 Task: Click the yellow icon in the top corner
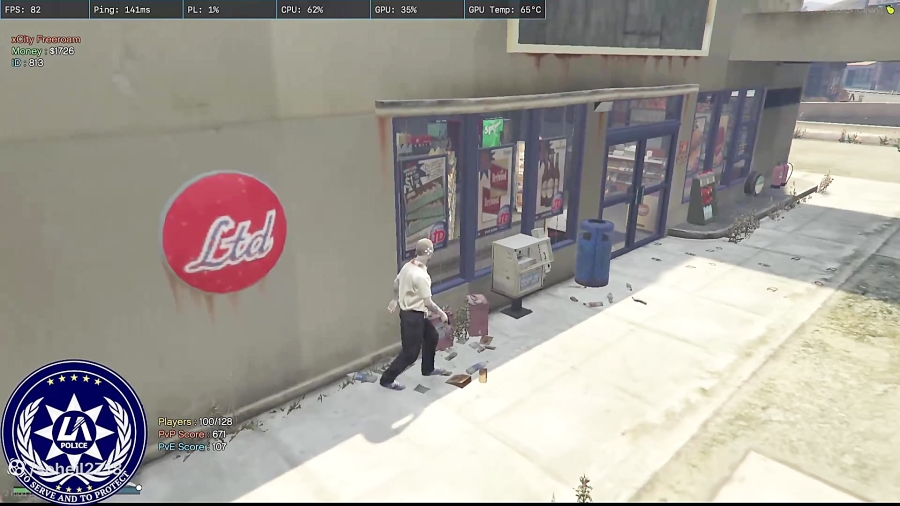pos(890,10)
